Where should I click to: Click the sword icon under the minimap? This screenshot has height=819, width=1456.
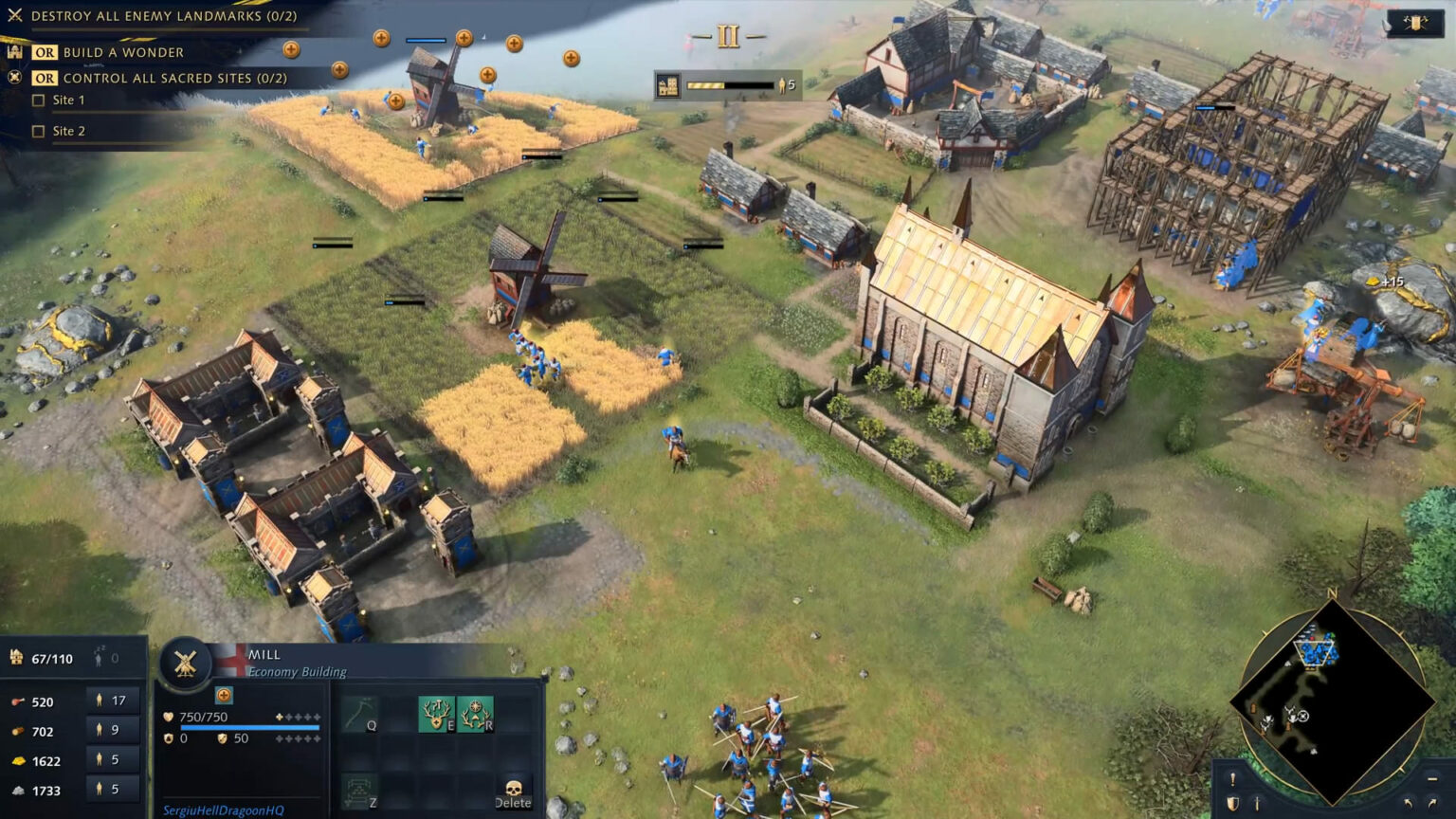1256,803
